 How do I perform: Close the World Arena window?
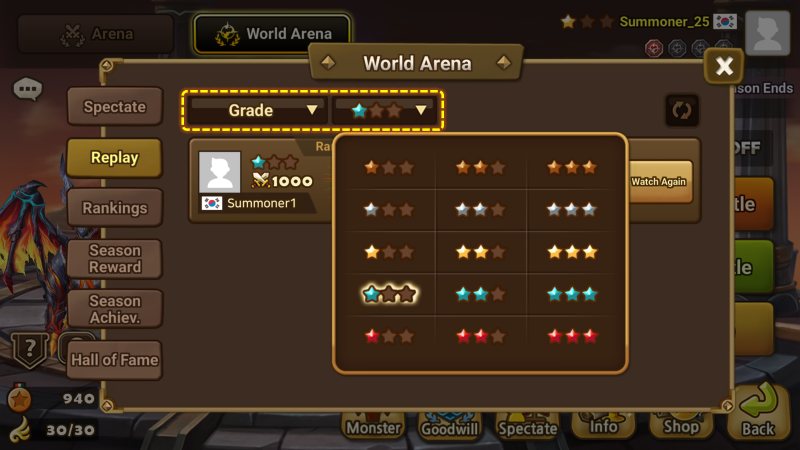[x=724, y=67]
